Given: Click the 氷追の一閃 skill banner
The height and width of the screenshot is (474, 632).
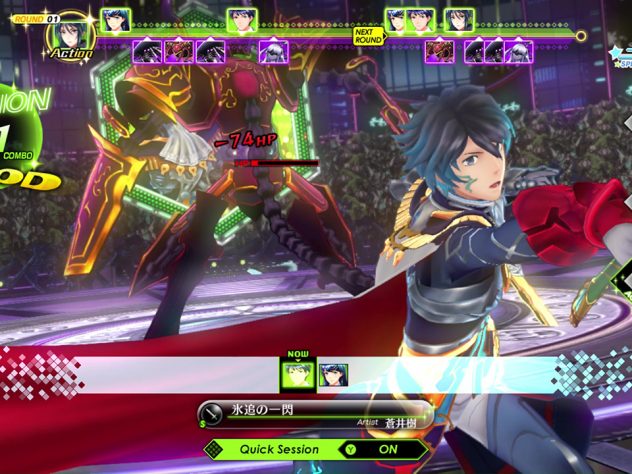Looking at the screenshot, I should coord(313,414).
